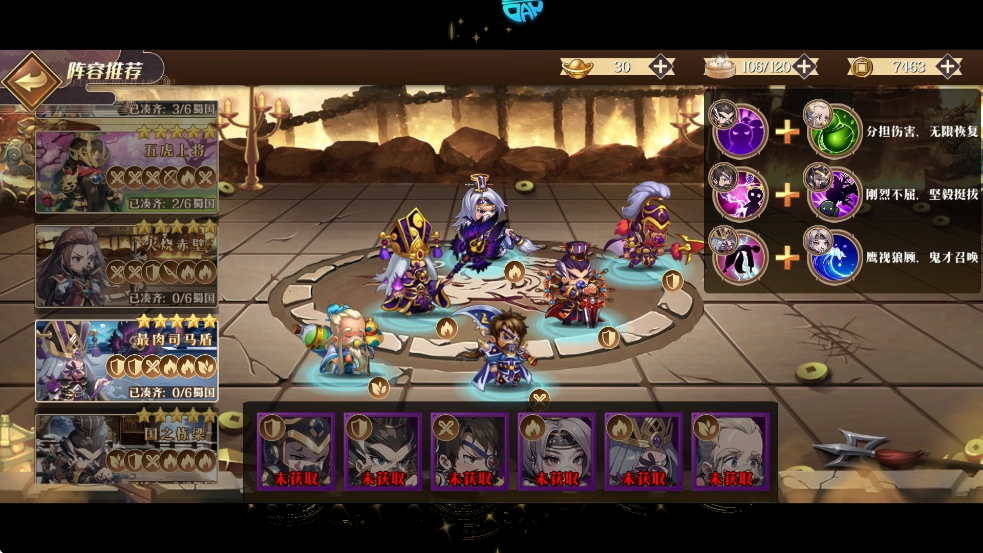Refill steamed bun stamina with the plus
This screenshot has width=983, height=553.
(x=805, y=67)
